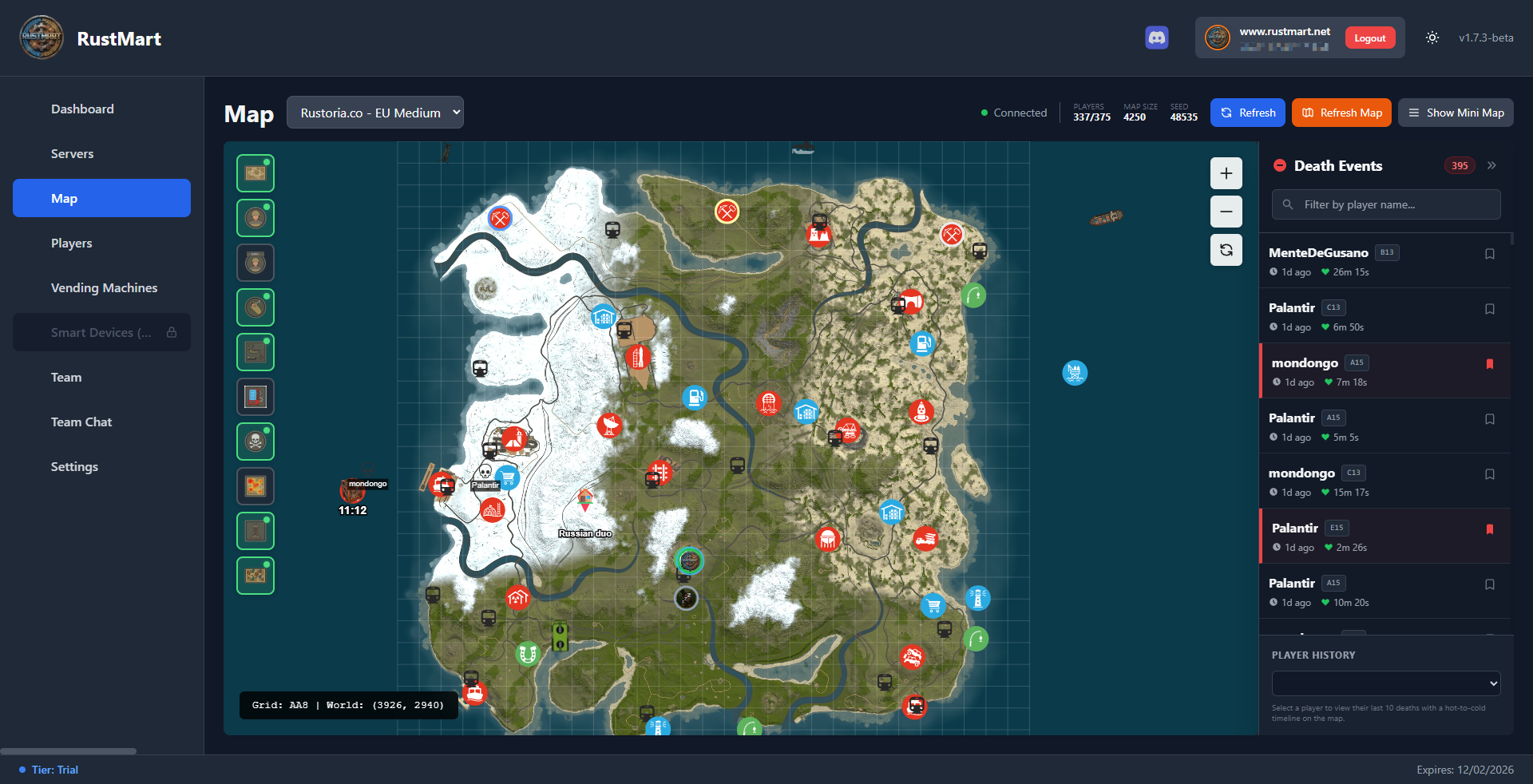Click the Discord icon in the header

[x=1156, y=38]
